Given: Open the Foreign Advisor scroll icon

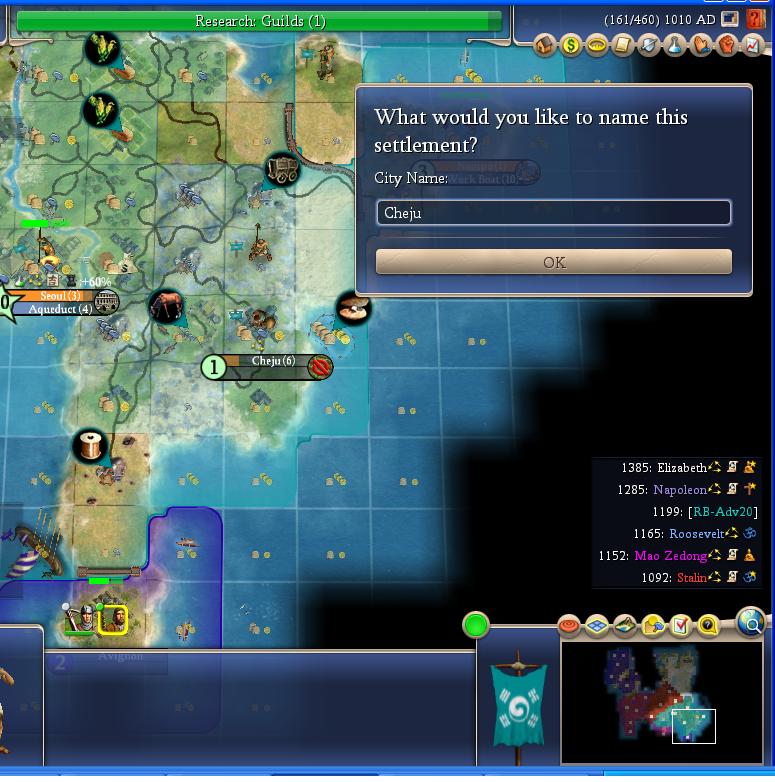Looking at the screenshot, I should [623, 45].
